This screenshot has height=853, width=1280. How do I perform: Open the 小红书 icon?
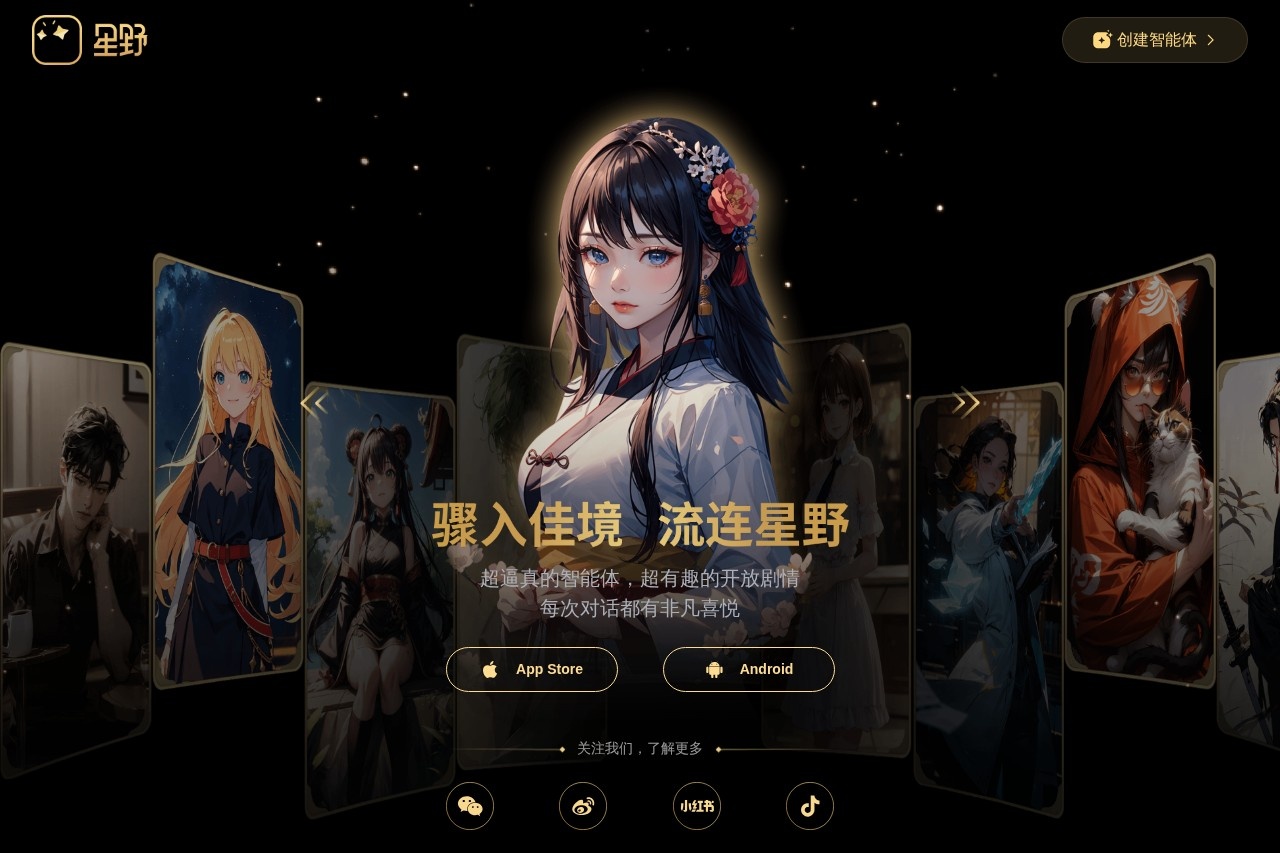[x=696, y=806]
